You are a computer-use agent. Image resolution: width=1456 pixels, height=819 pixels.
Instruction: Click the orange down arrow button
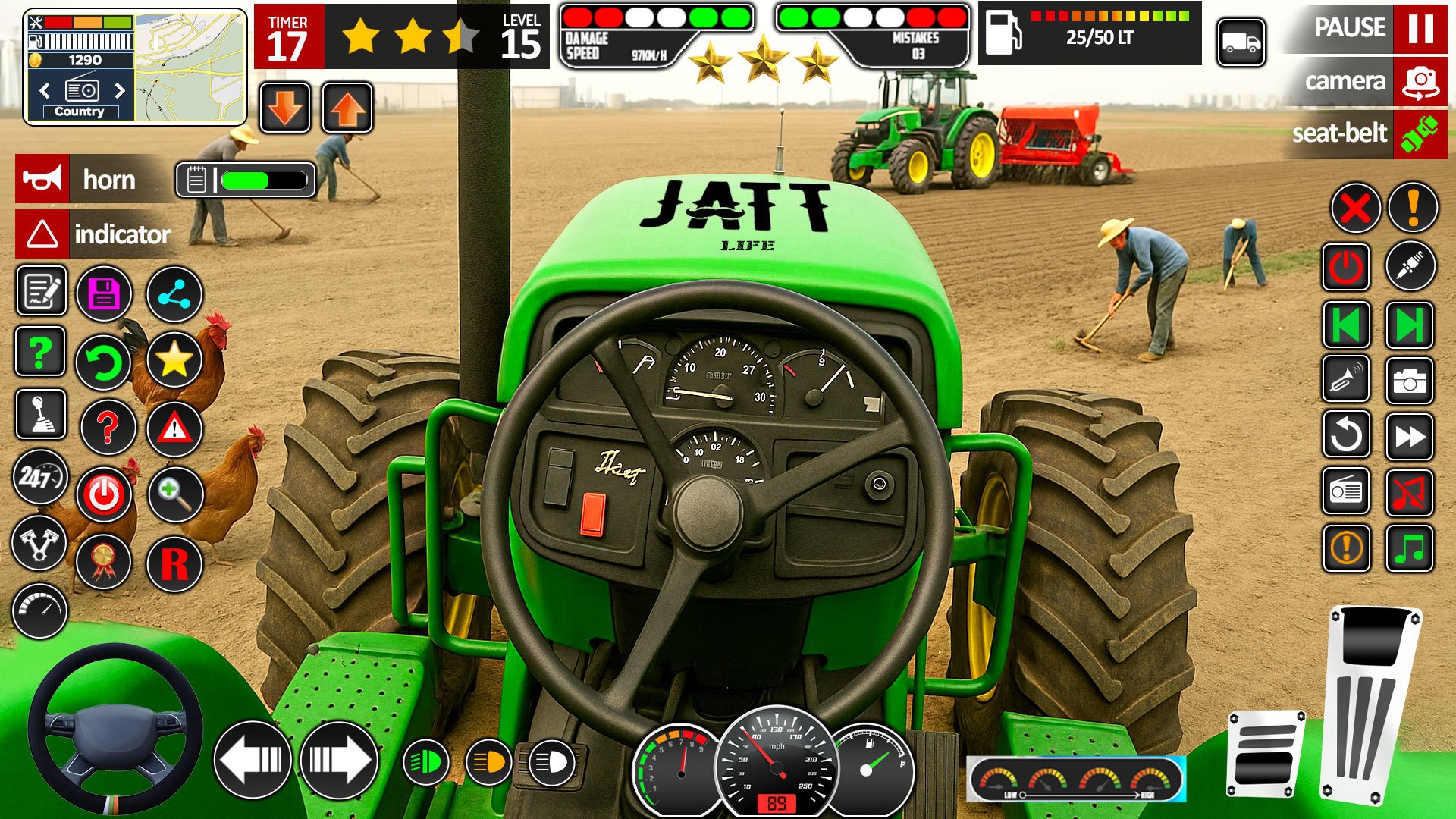click(285, 108)
